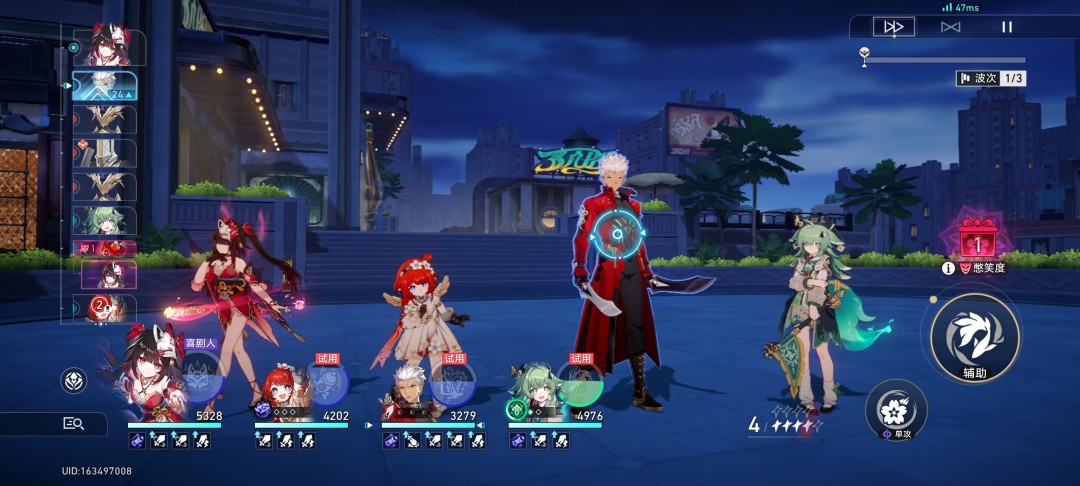Activate the 喜剧人 ultimate orb
This screenshot has height=486, width=1080.
[x=200, y=377]
